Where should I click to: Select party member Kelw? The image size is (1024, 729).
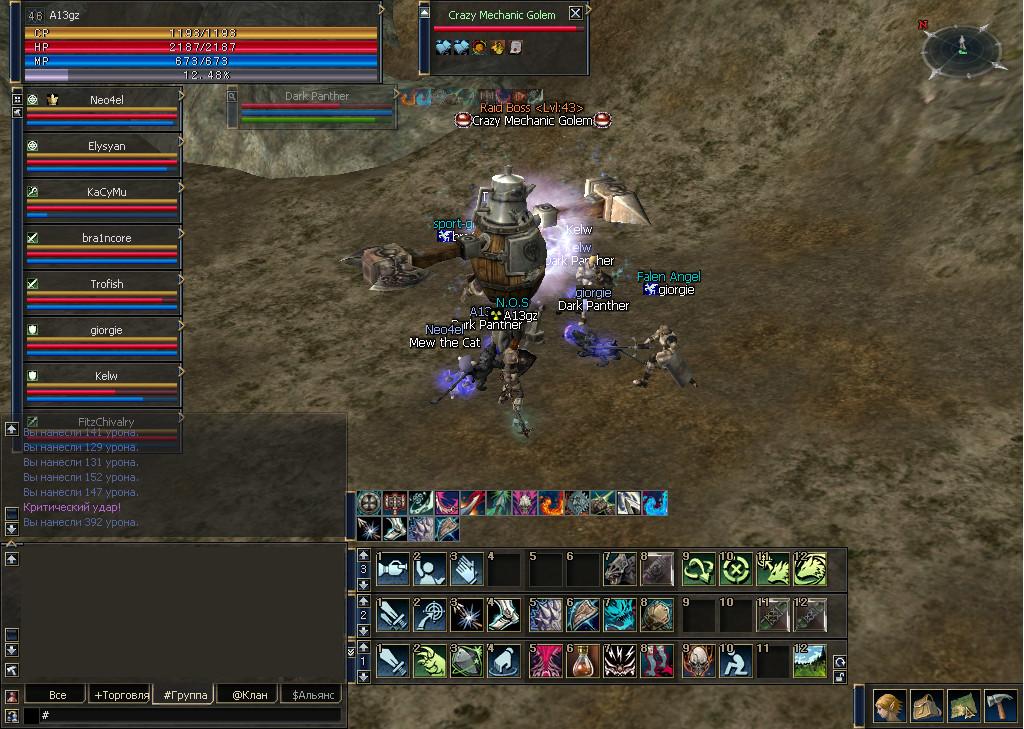104,376
